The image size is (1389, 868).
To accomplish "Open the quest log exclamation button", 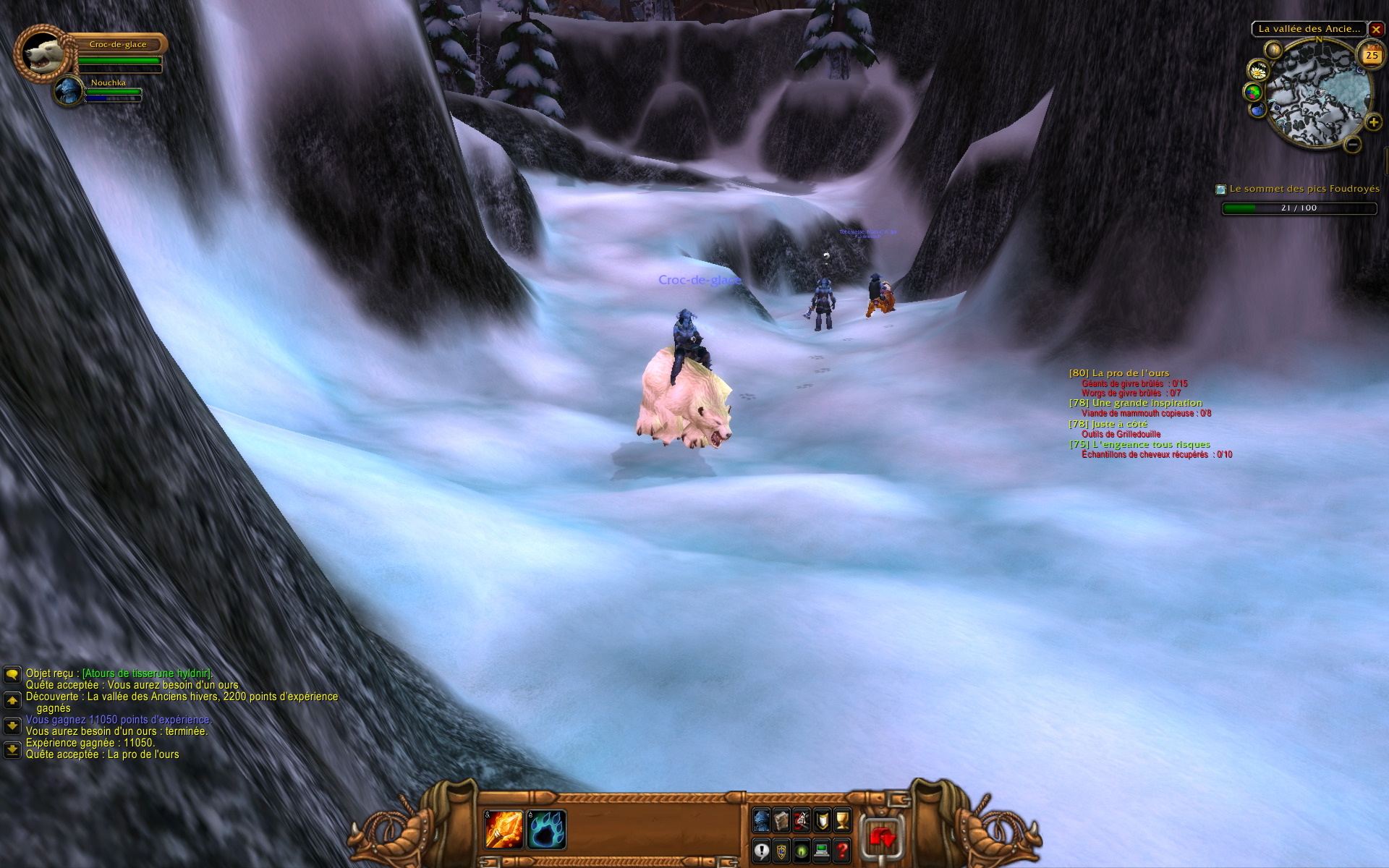I will pyautogui.click(x=761, y=851).
